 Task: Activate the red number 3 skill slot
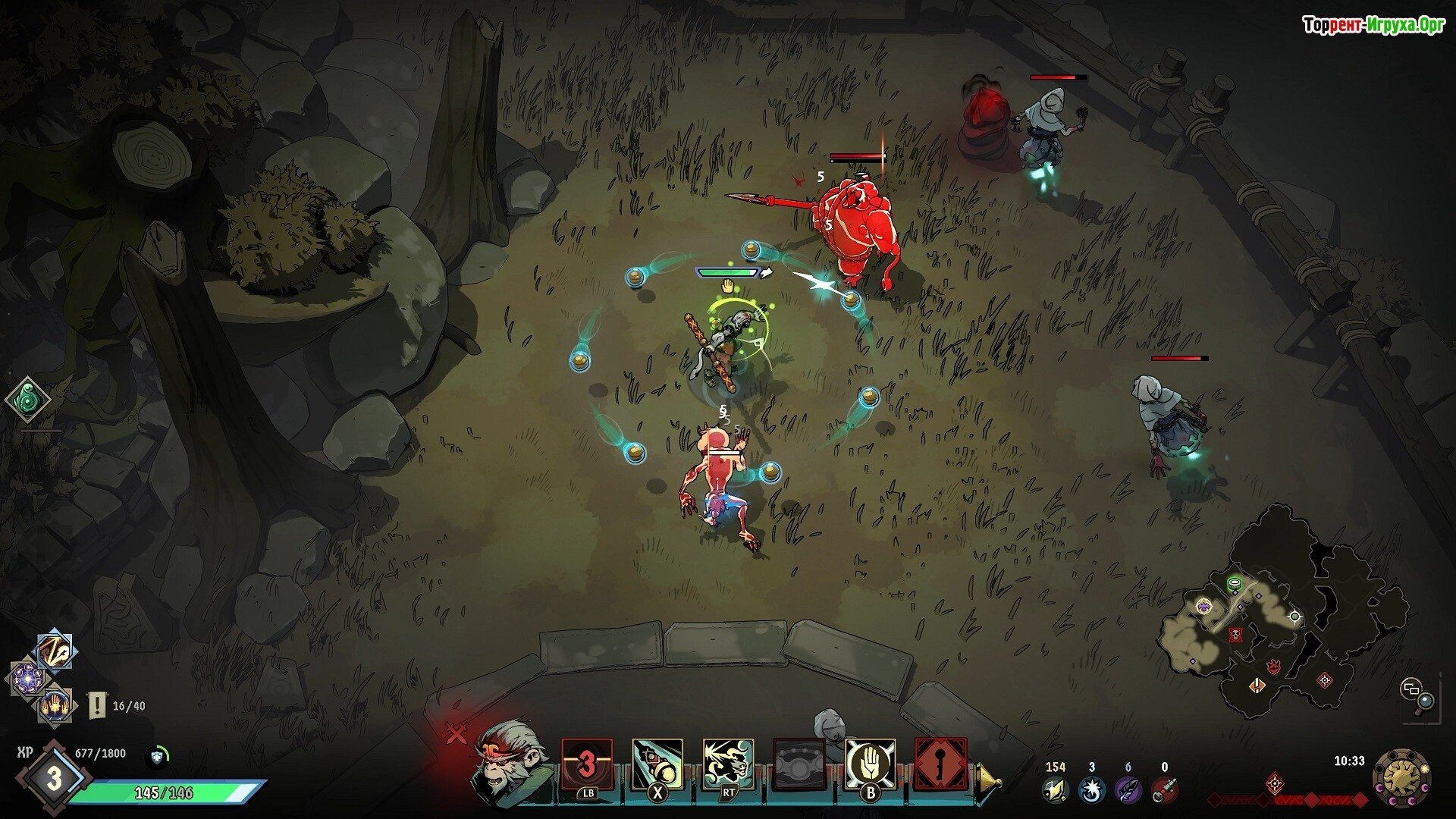pos(586,764)
